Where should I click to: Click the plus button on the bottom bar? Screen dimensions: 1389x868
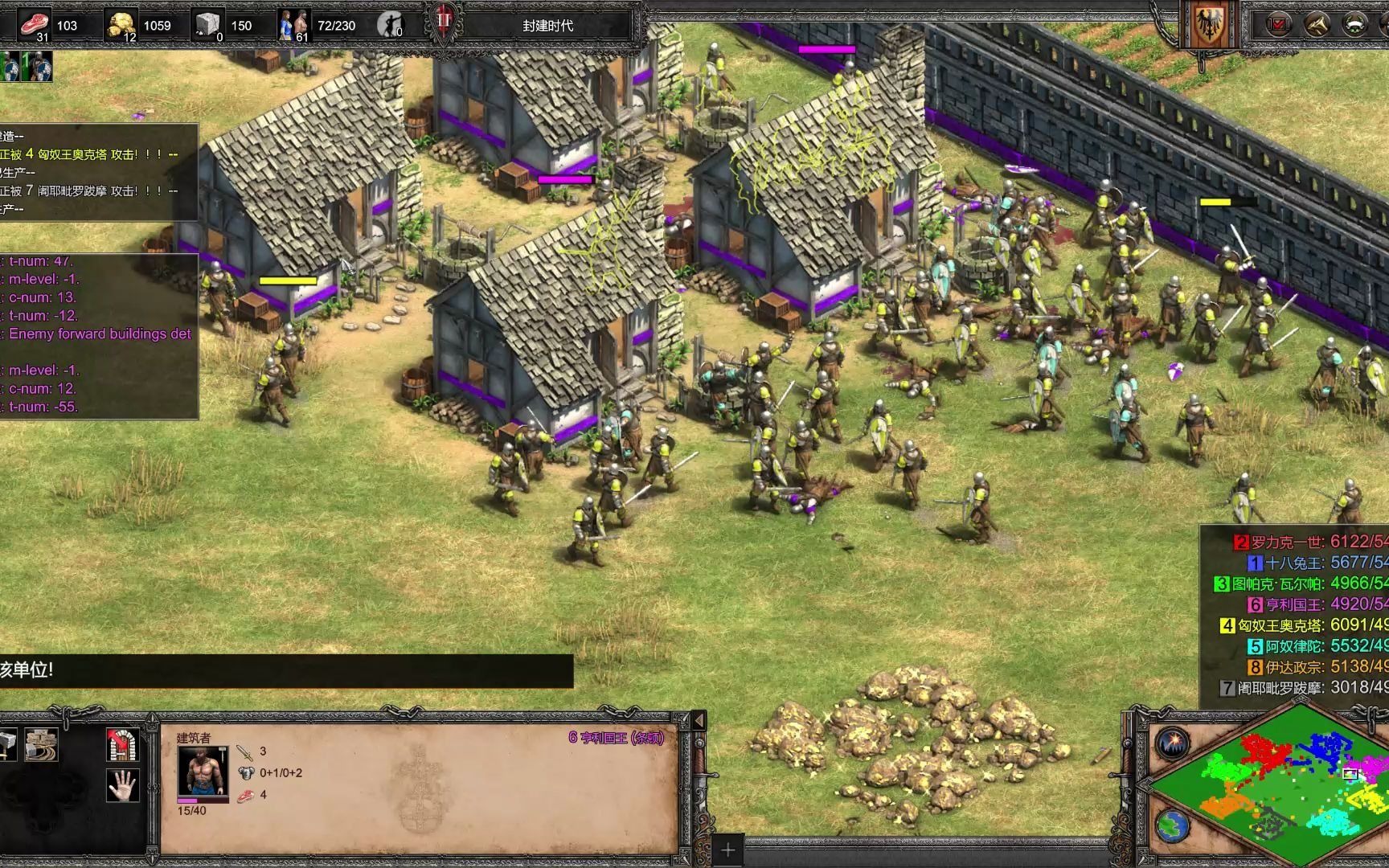[728, 850]
